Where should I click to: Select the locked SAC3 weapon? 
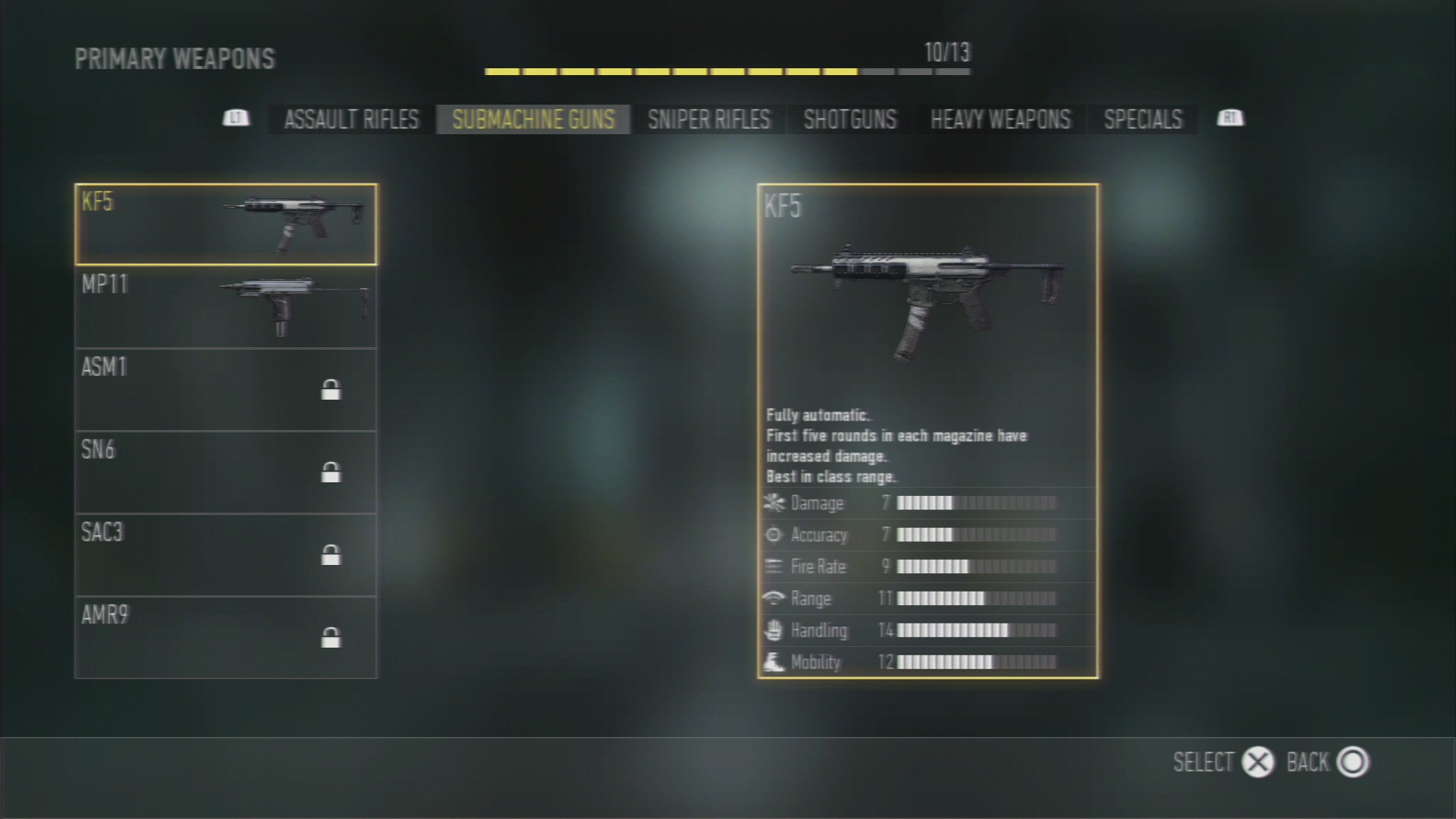(226, 555)
